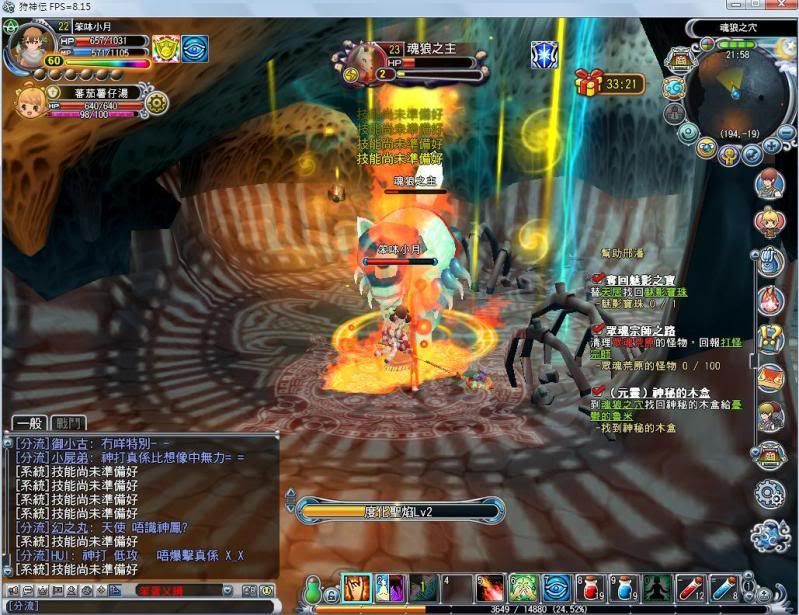
Task: Use the flame burst skill in slot 5
Action: coord(491,587)
